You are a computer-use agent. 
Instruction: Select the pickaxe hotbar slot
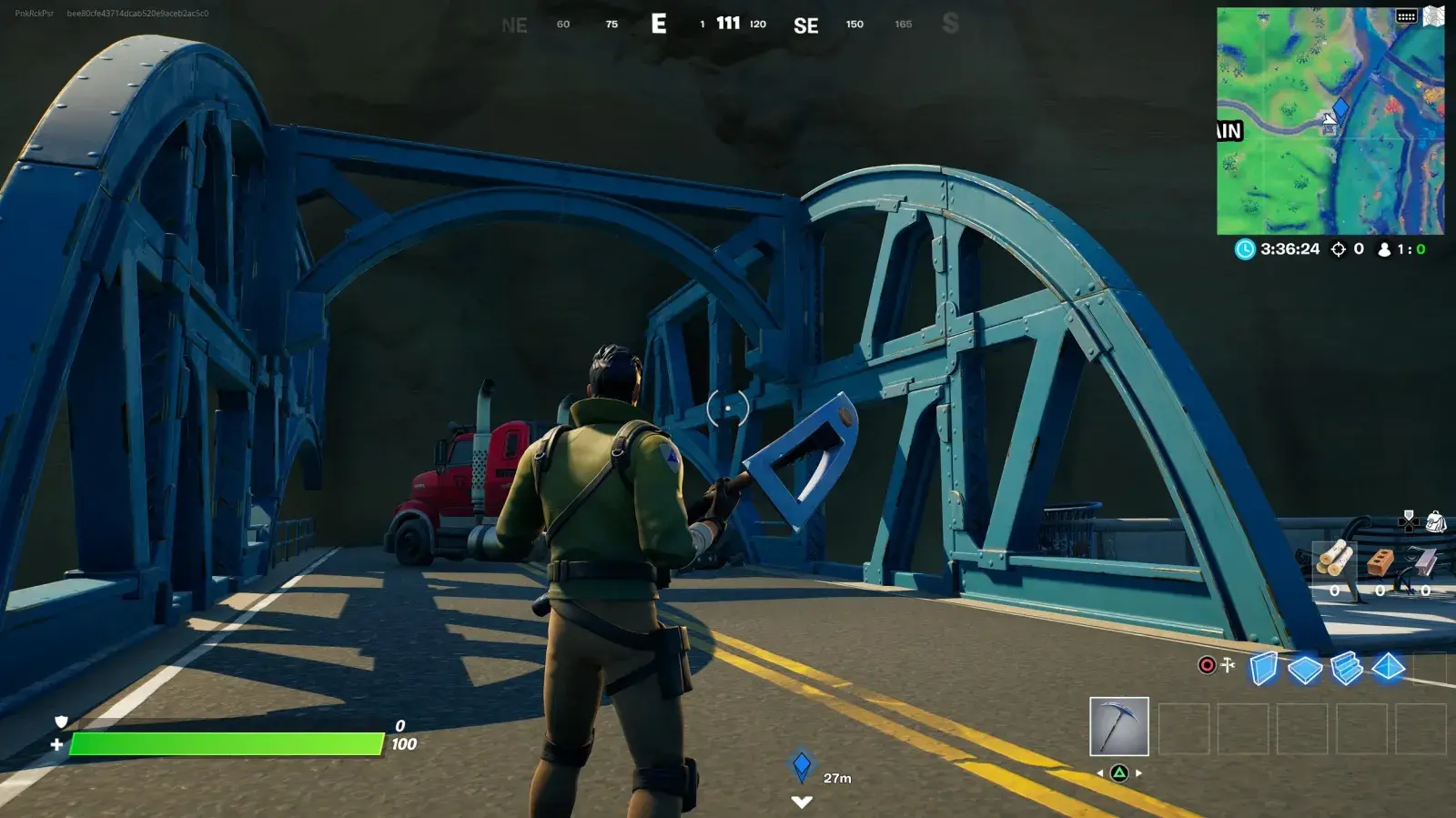[1118, 726]
